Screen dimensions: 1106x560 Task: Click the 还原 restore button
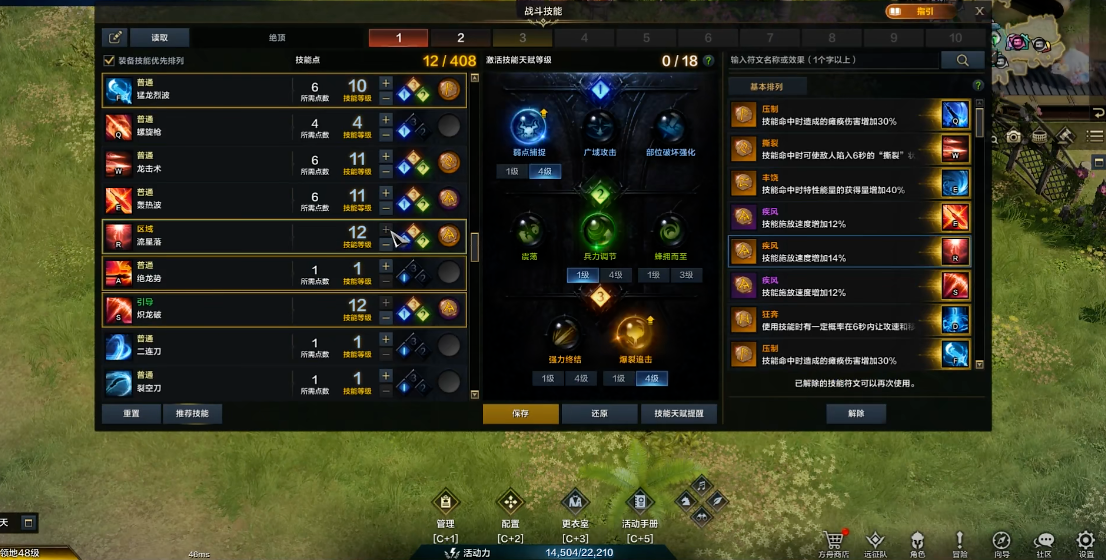pyautogui.click(x=599, y=414)
